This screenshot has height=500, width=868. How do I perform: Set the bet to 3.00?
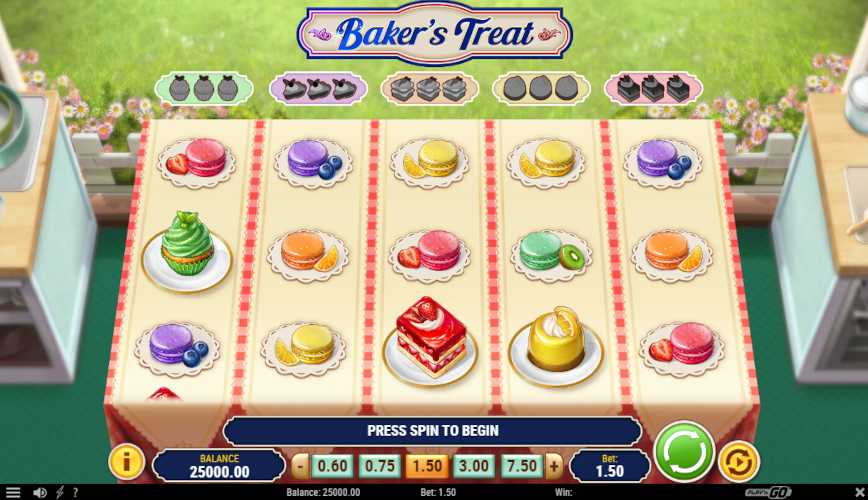click(x=473, y=466)
